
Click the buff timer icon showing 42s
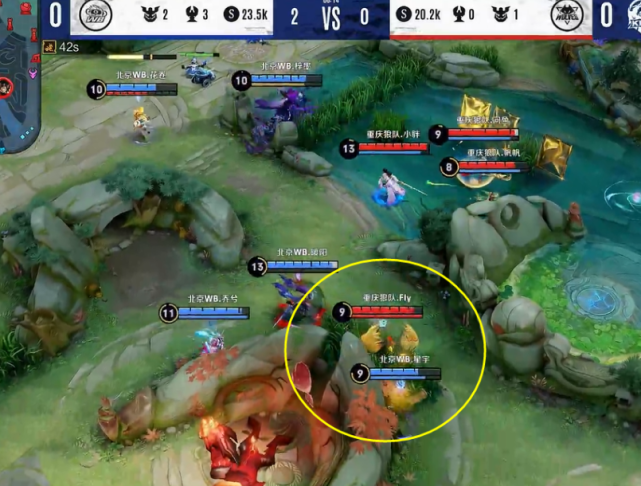click(49, 47)
